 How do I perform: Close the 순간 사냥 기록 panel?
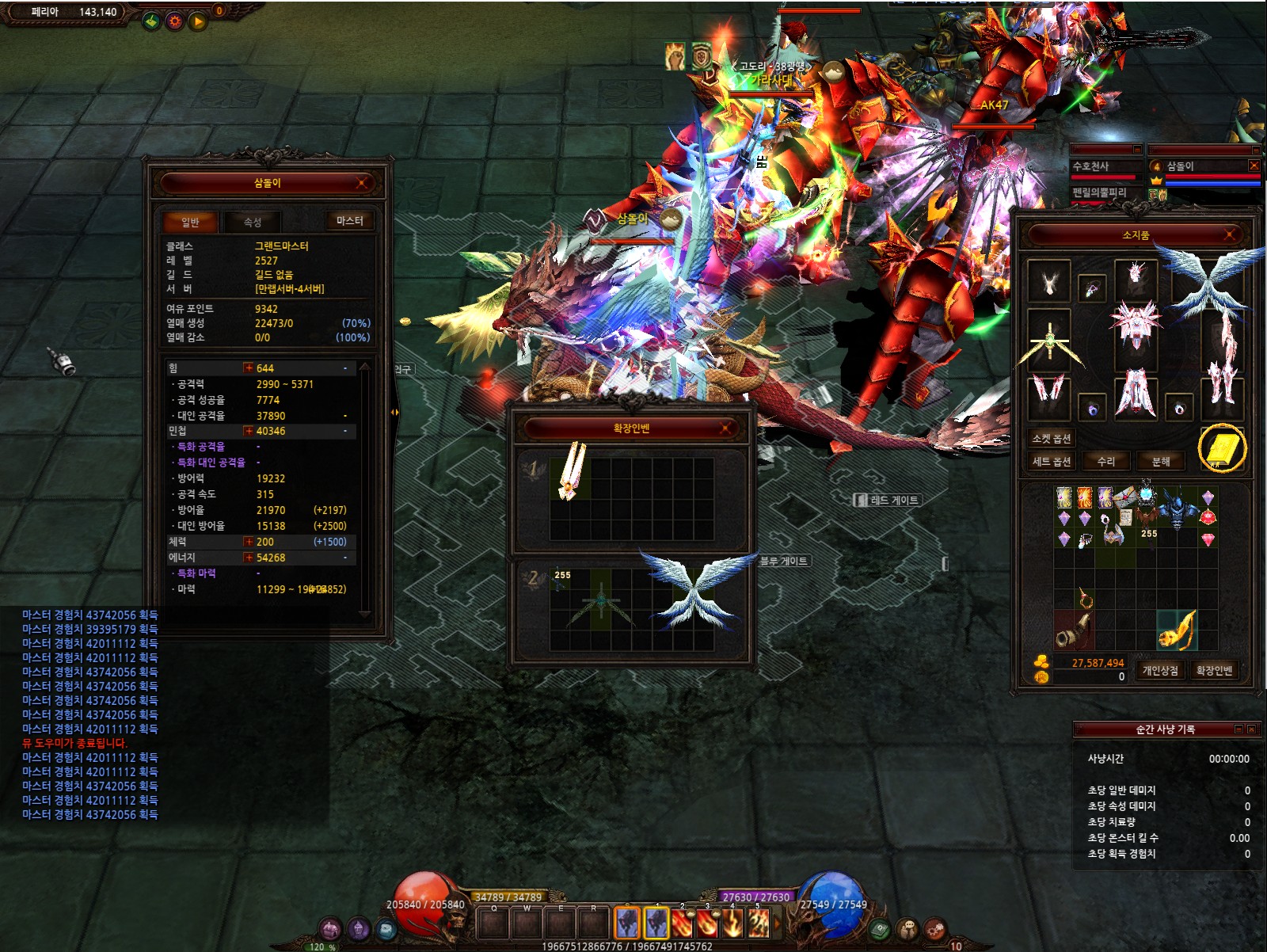tap(1251, 729)
